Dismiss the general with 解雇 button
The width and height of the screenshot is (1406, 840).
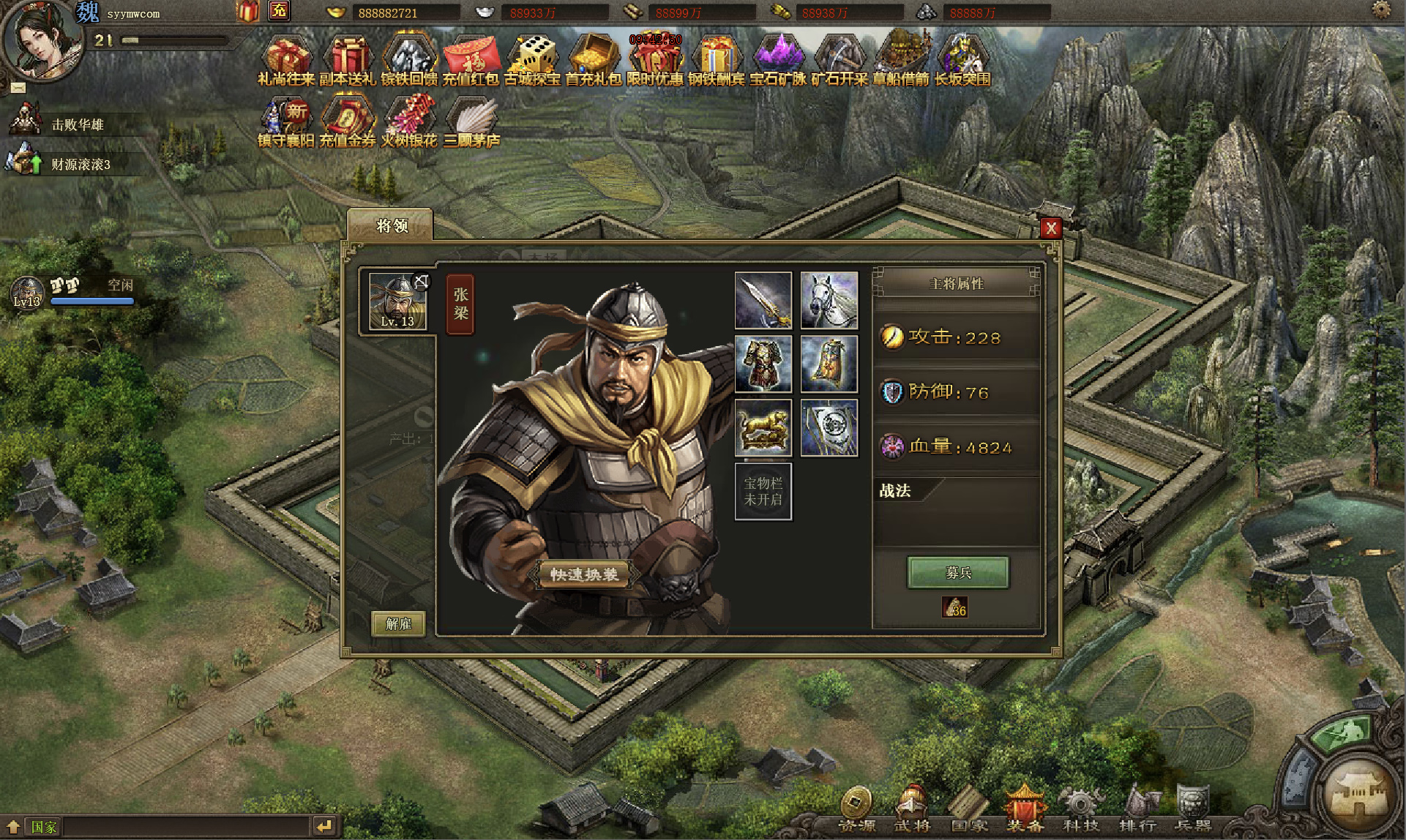pos(398,623)
